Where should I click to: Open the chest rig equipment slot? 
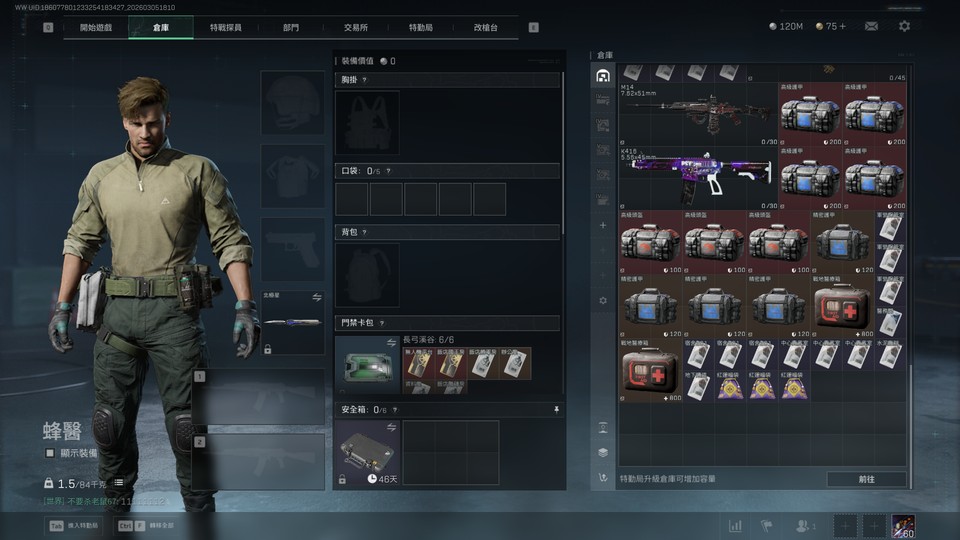[367, 123]
